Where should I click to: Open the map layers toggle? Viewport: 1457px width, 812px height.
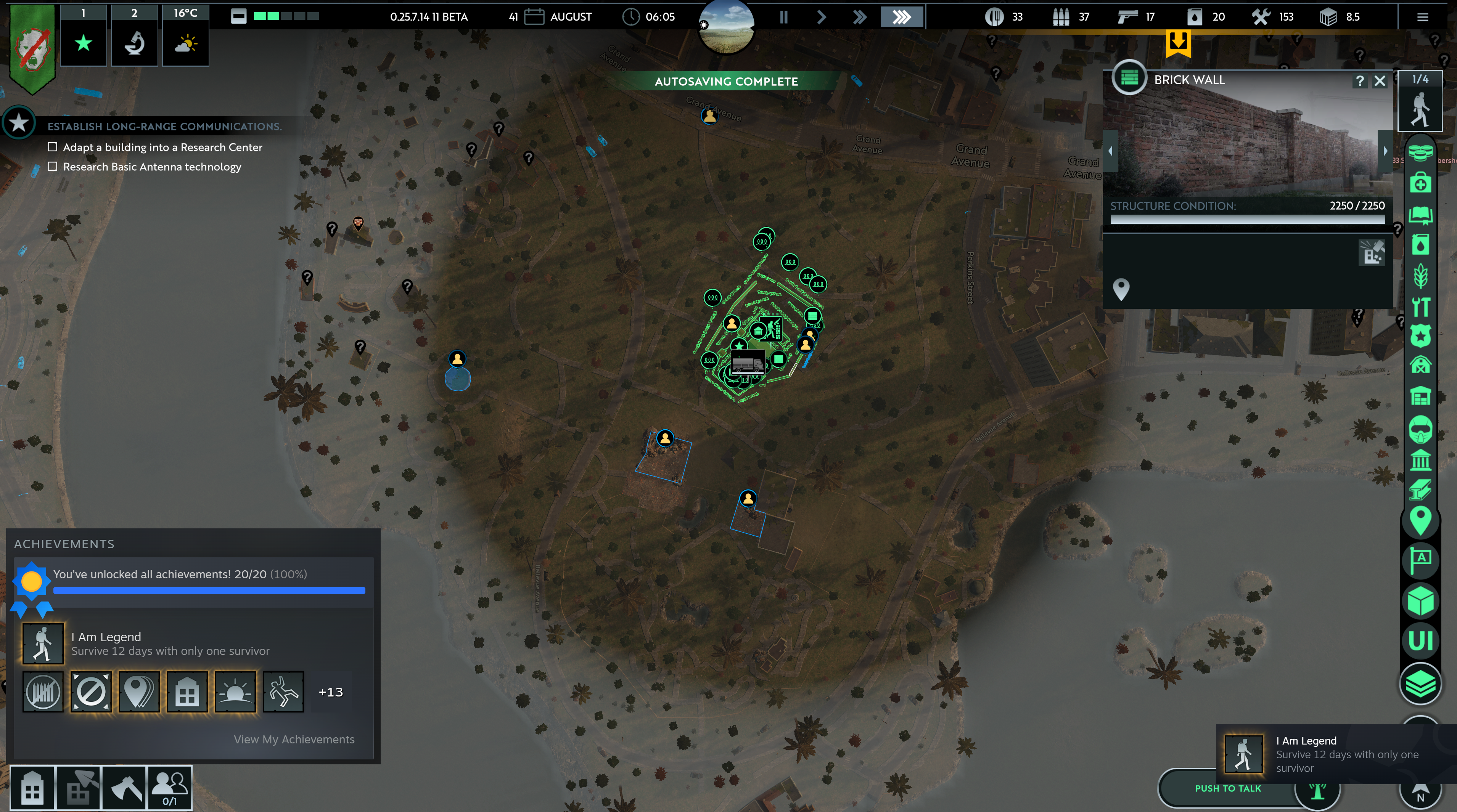1420,684
